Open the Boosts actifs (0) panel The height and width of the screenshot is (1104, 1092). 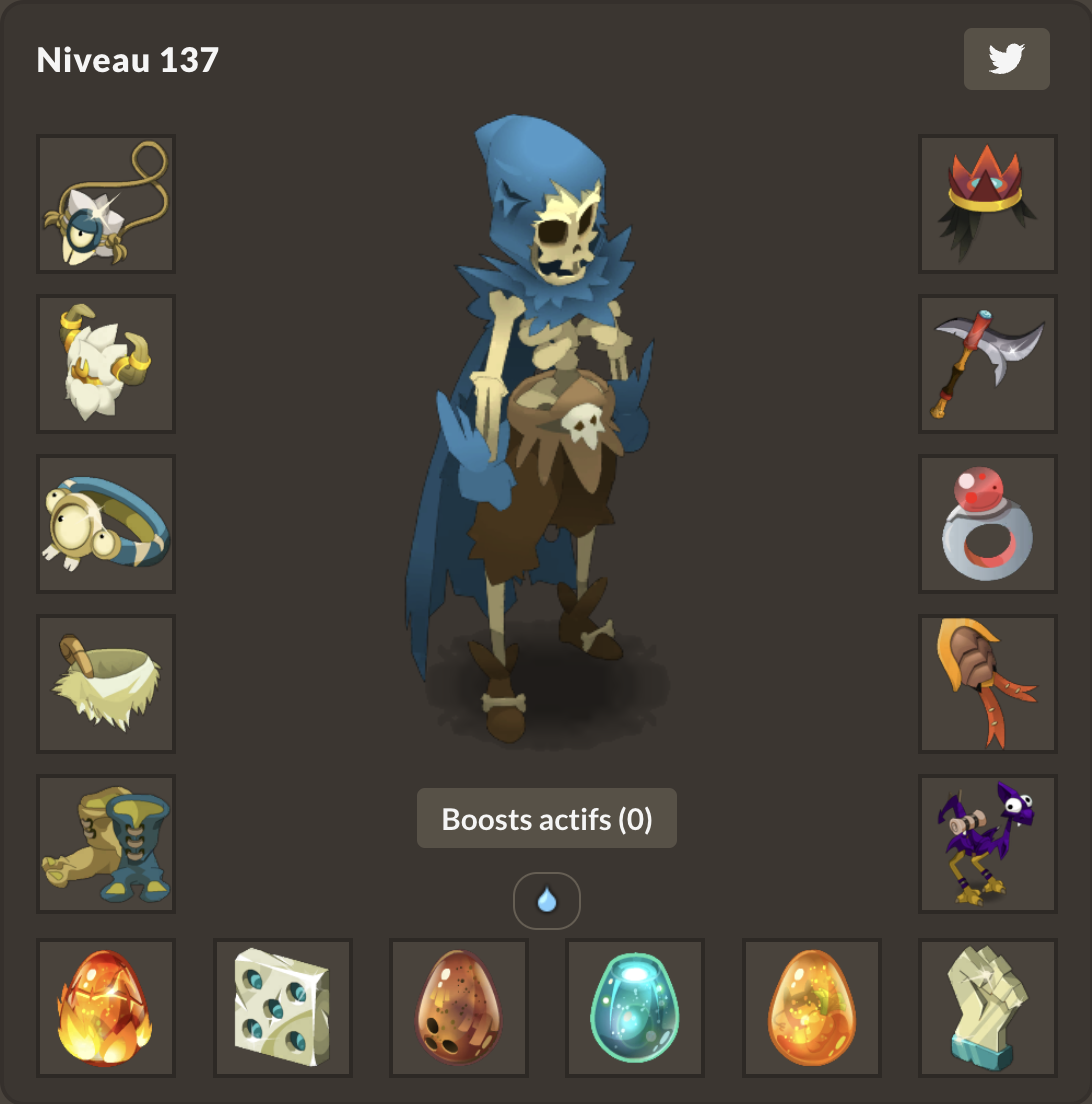click(x=546, y=819)
